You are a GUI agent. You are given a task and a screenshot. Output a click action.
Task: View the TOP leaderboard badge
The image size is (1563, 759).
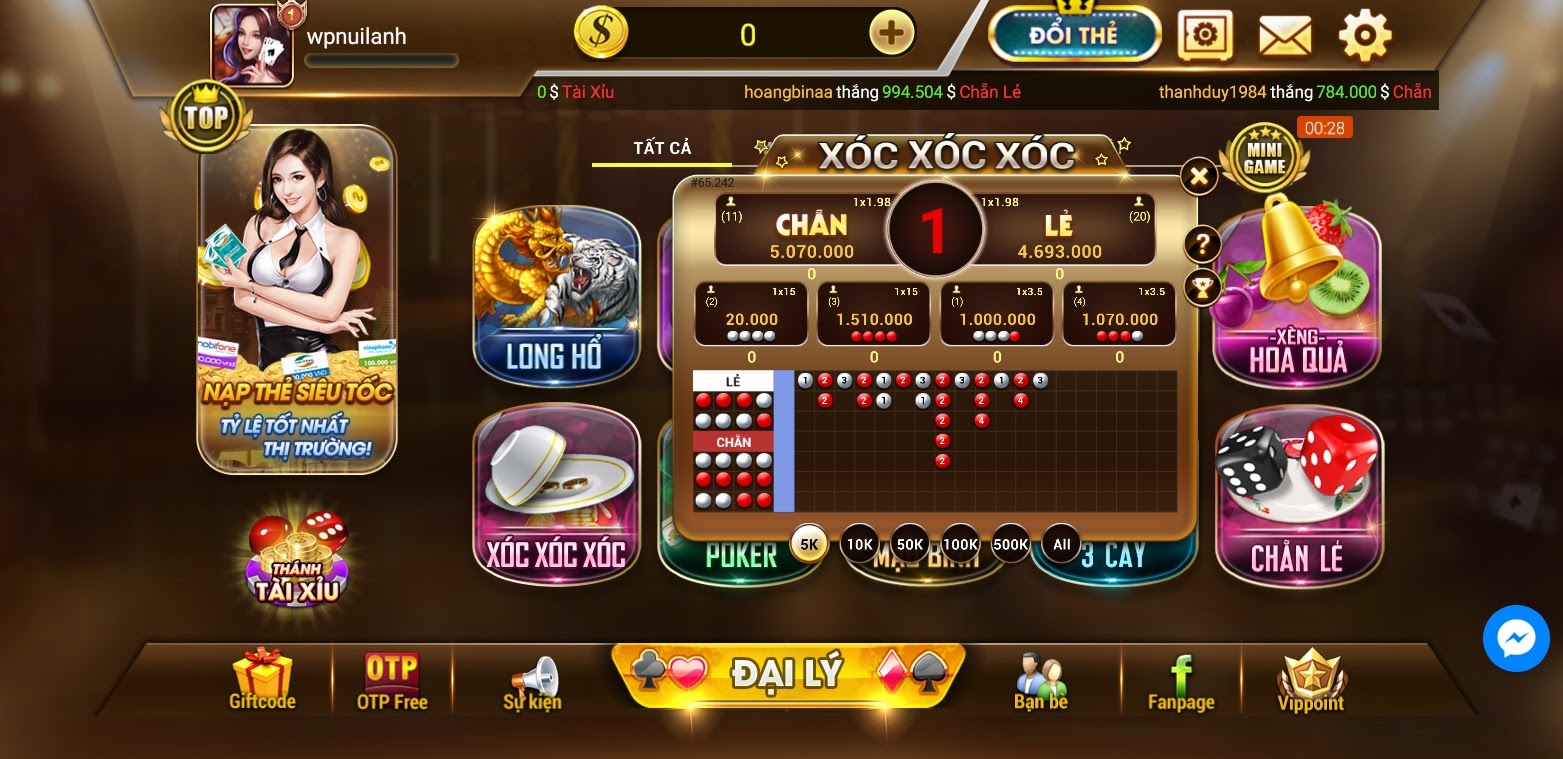point(206,117)
